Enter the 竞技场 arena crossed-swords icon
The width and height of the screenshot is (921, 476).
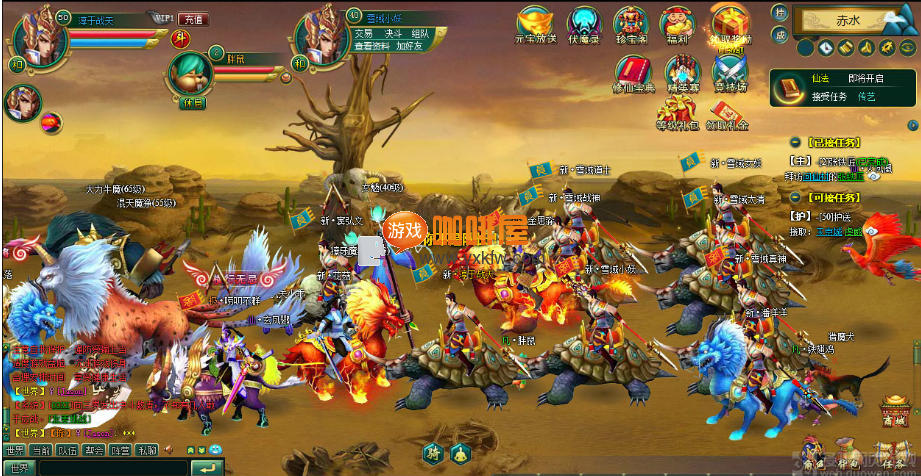(730, 72)
